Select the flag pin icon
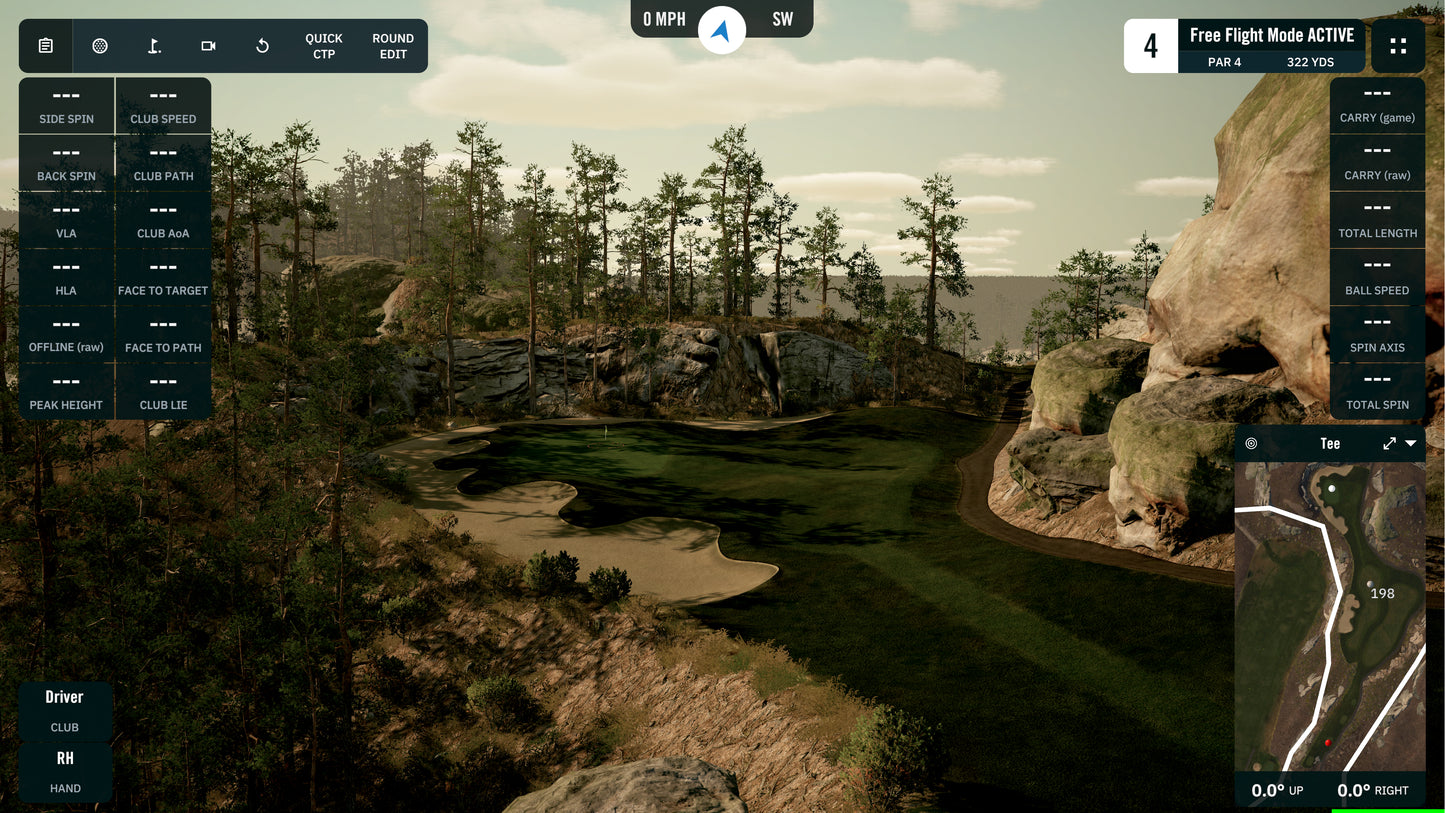 point(154,46)
